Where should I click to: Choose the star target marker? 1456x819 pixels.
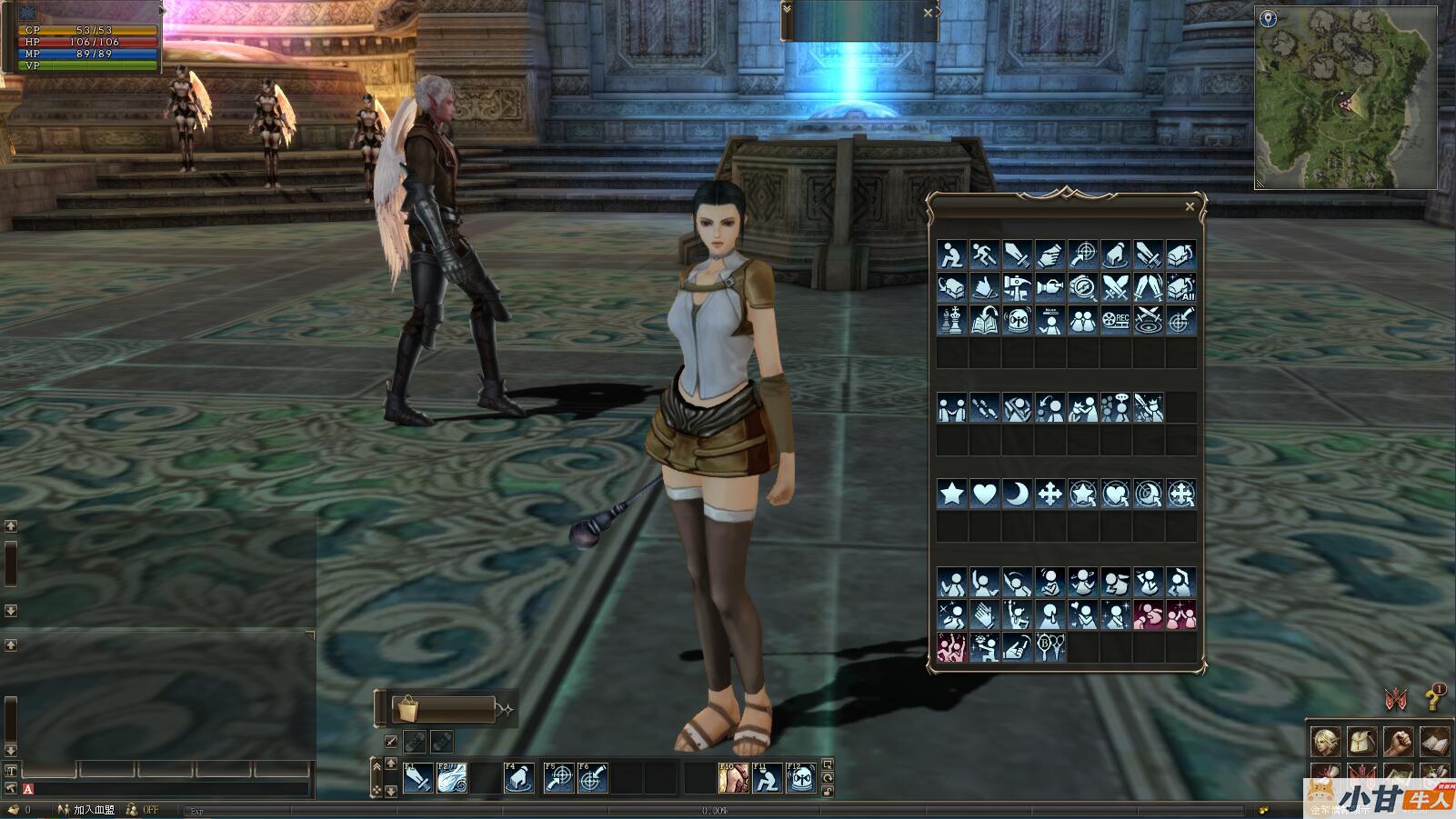[951, 494]
